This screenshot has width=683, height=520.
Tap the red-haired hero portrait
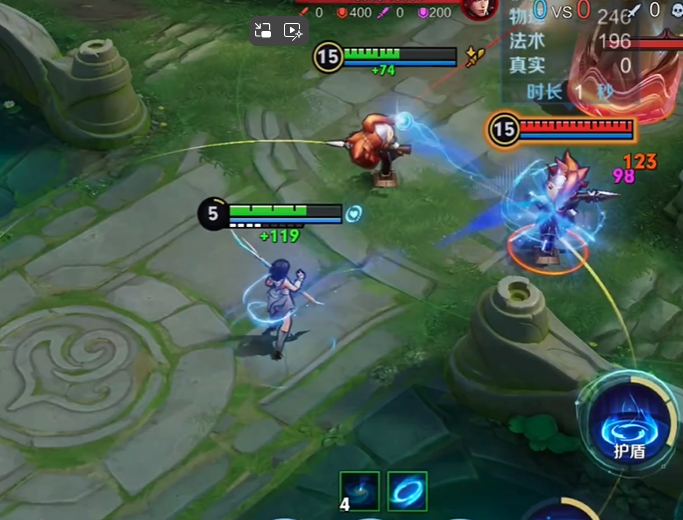tap(479, 8)
